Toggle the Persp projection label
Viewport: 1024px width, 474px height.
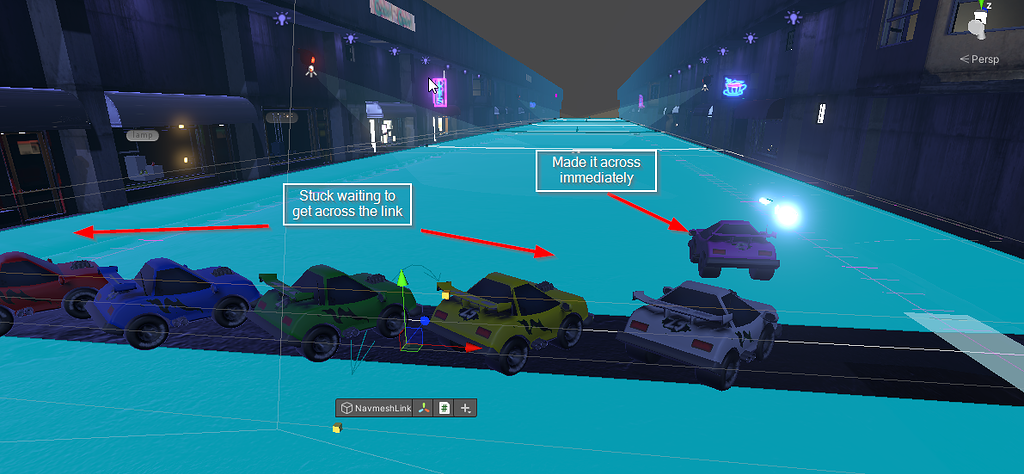point(980,59)
